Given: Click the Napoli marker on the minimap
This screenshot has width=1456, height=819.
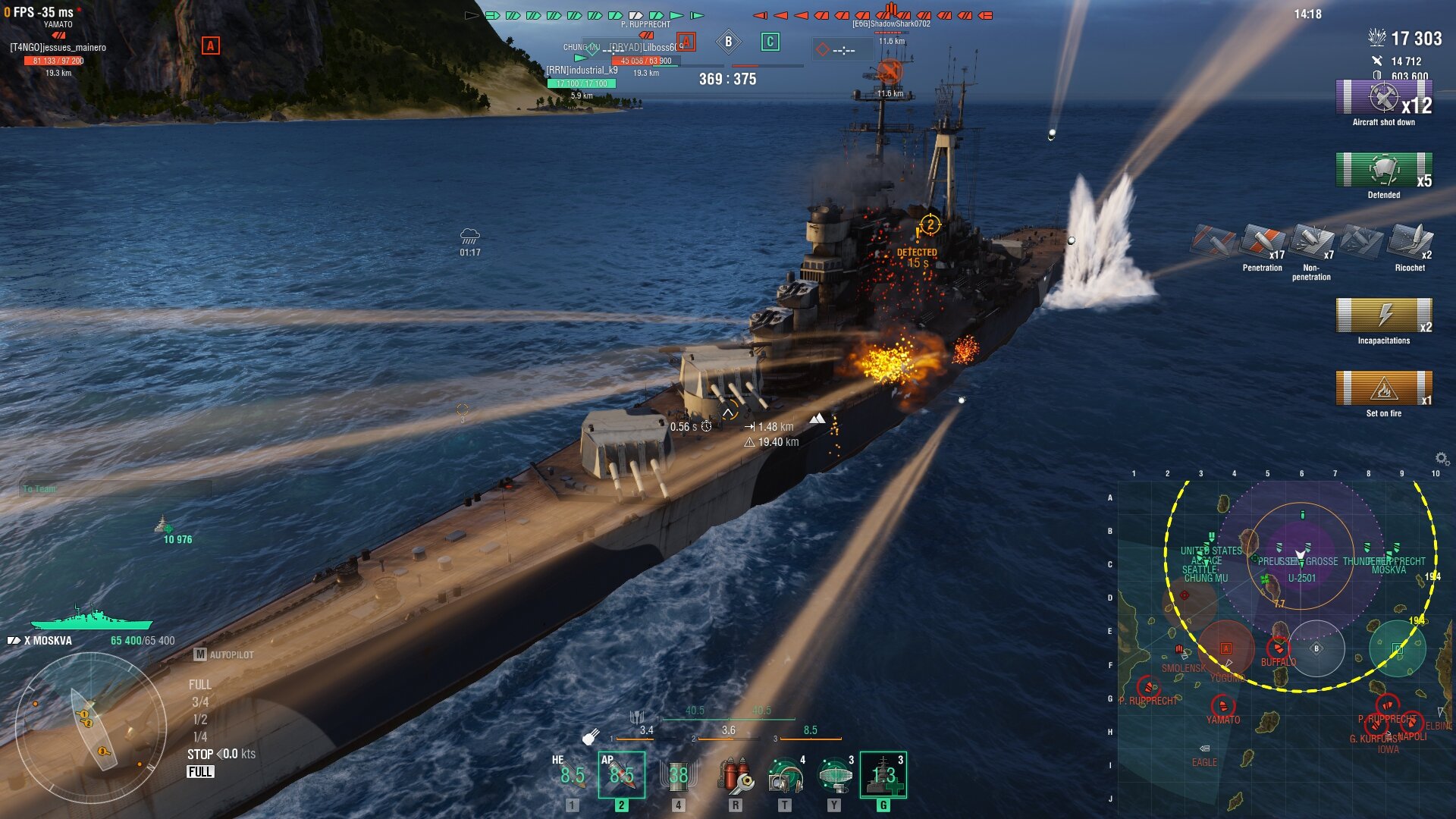Looking at the screenshot, I should [1412, 724].
